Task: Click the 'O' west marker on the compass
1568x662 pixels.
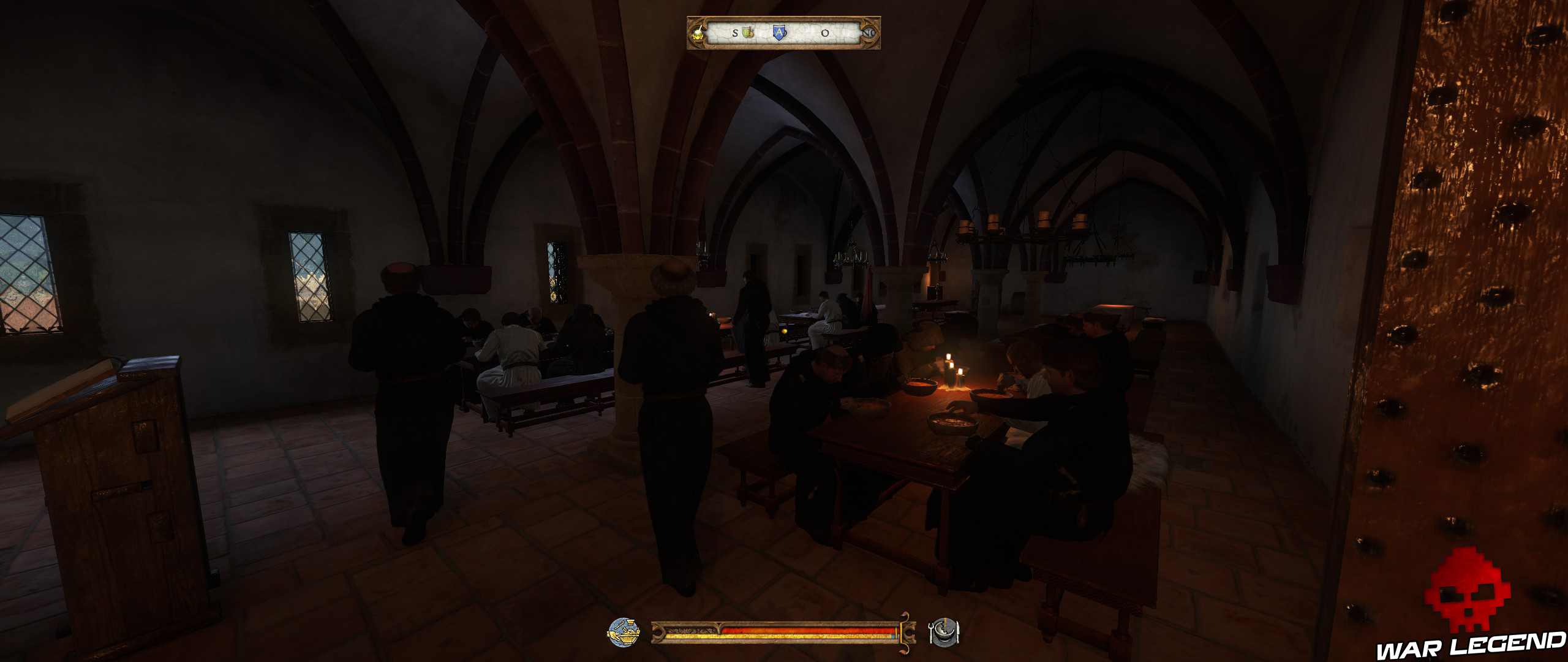Action: 824,34
